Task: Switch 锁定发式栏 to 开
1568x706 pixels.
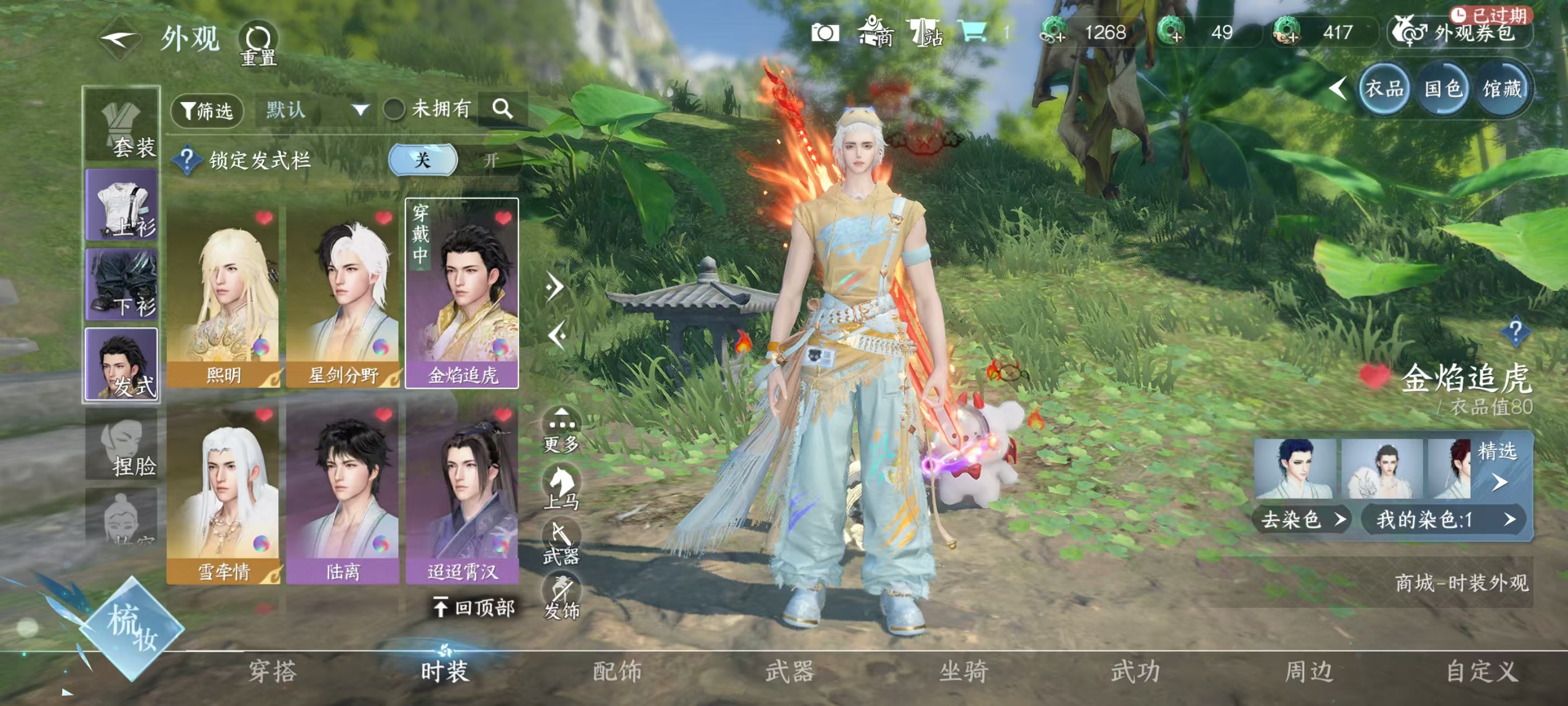Action: pyautogui.click(x=491, y=160)
